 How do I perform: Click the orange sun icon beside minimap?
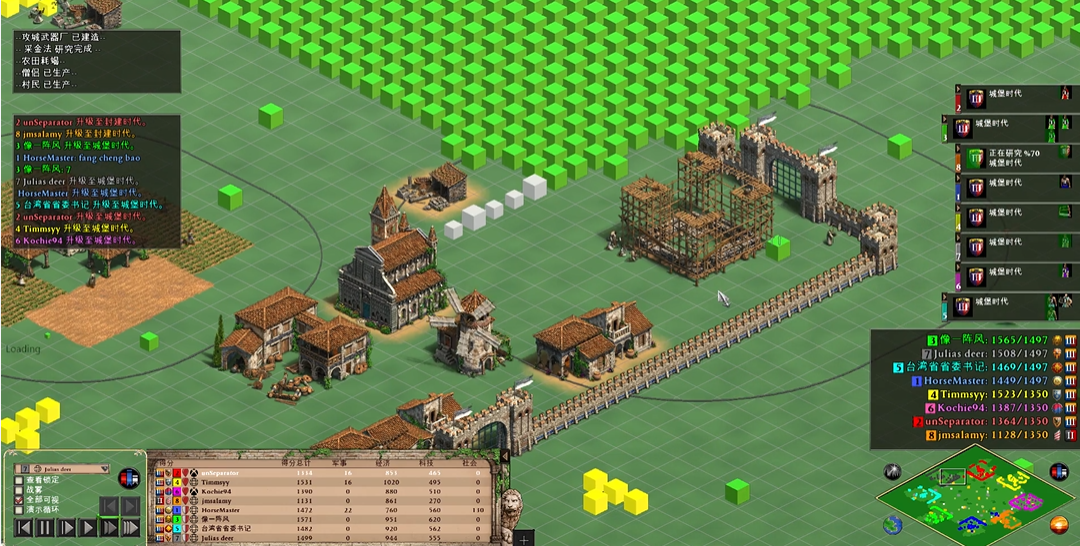click(1059, 524)
